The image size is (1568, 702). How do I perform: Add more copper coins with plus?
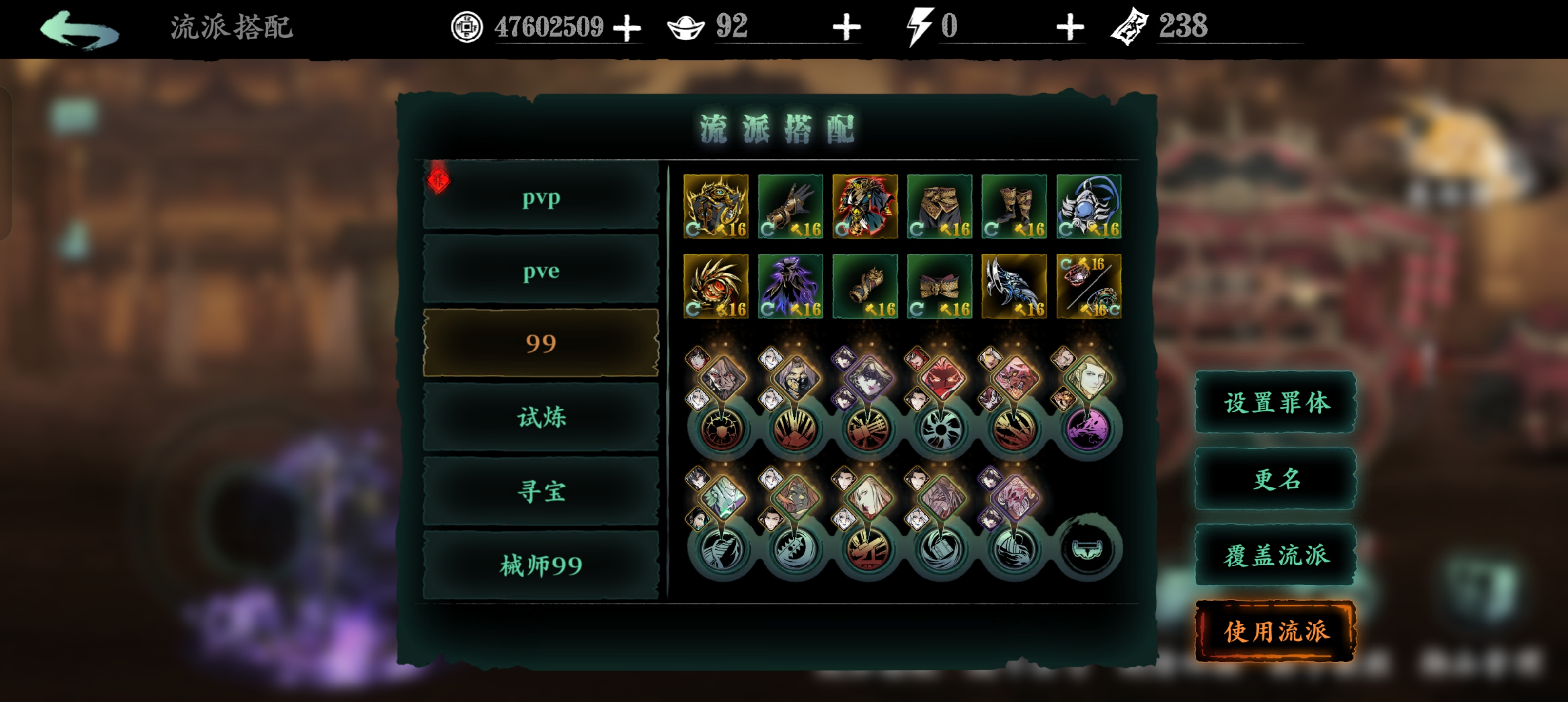coord(627,28)
